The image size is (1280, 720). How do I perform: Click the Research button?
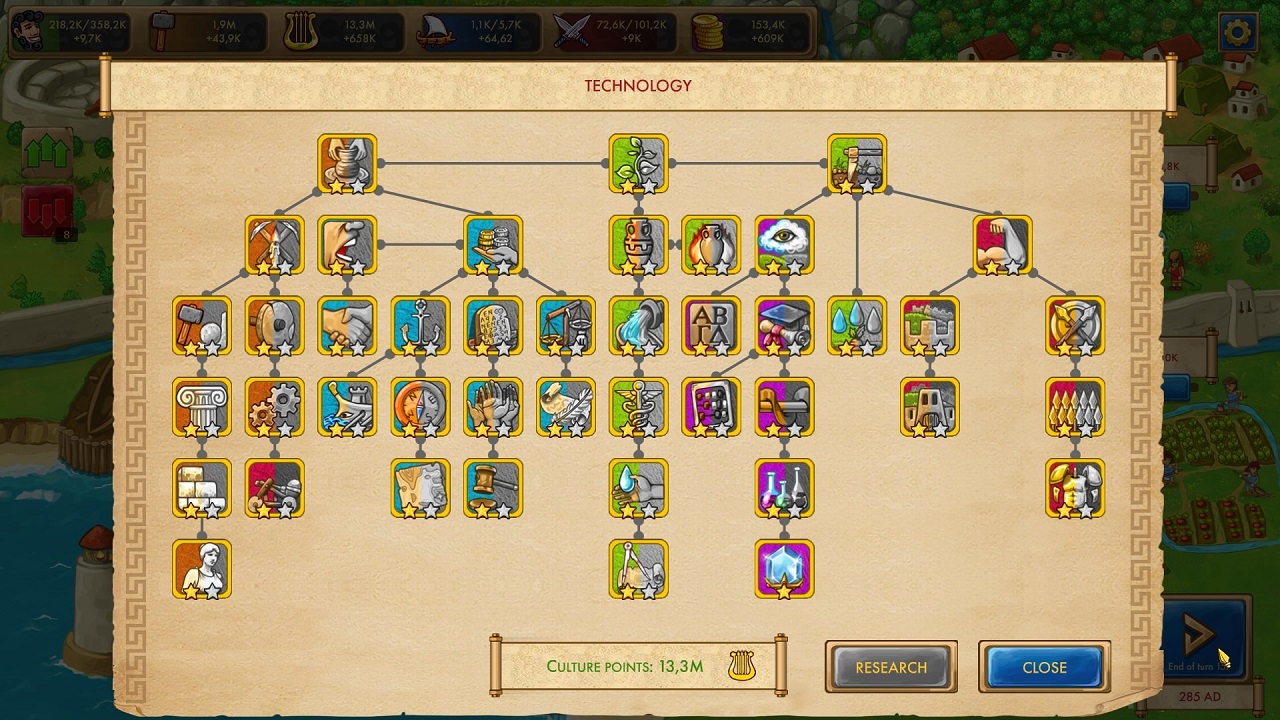click(891, 667)
